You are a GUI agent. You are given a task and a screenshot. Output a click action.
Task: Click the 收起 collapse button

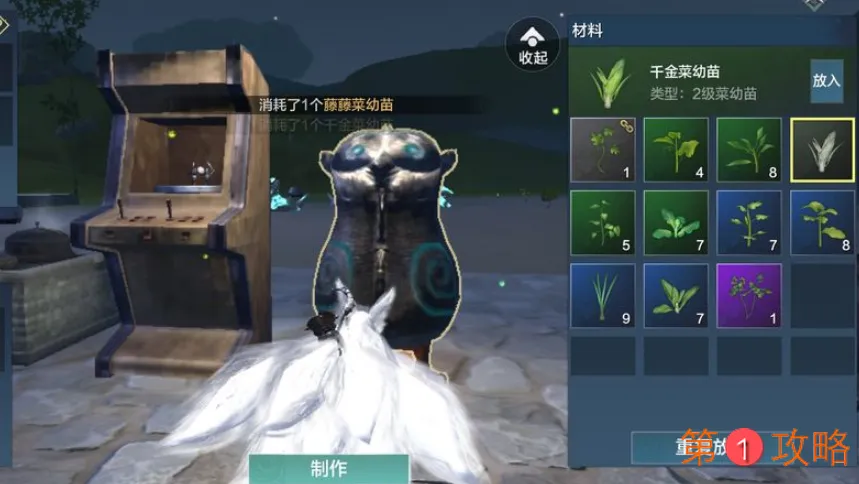point(532,44)
